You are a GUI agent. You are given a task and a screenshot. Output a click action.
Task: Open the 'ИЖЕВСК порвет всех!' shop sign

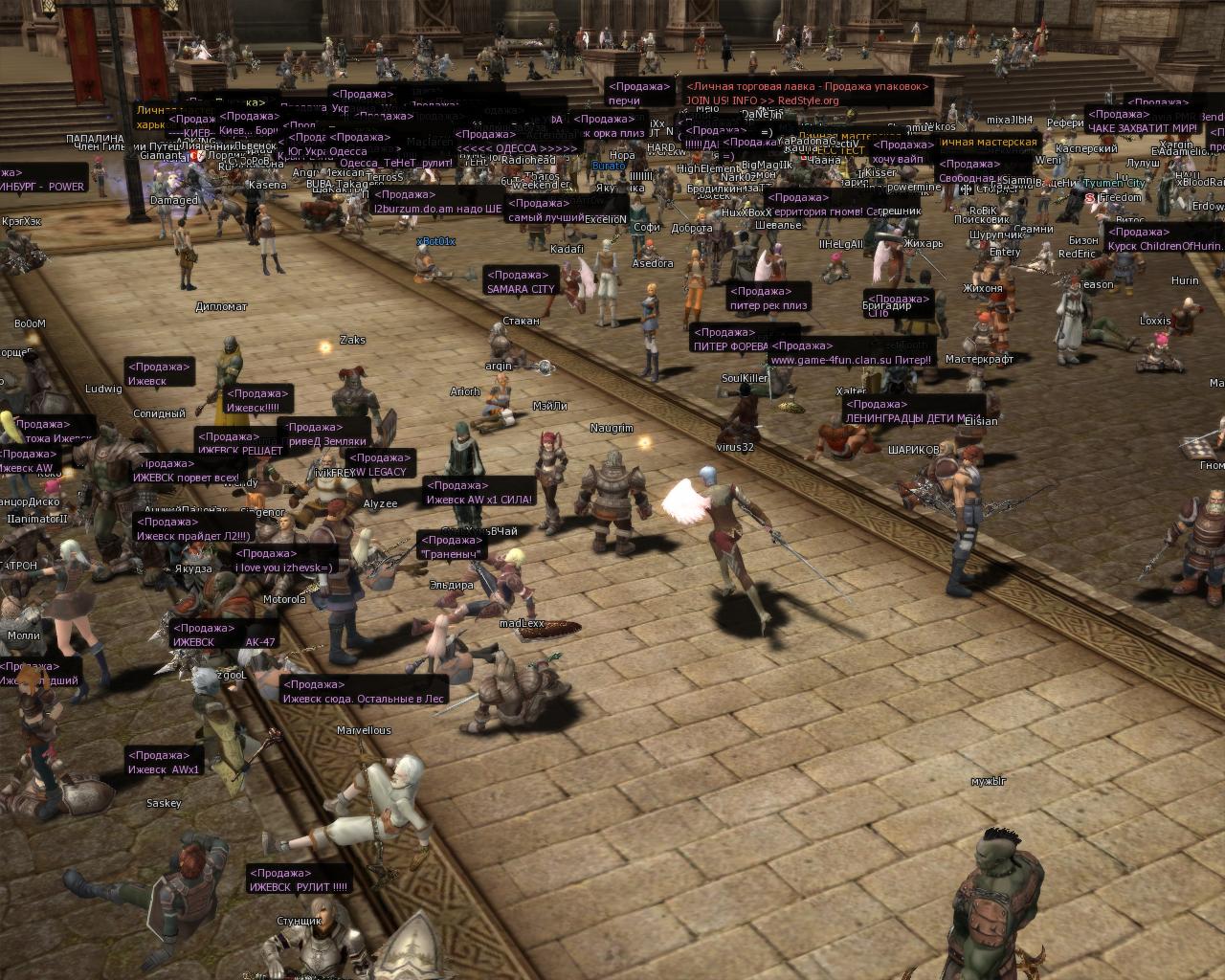coord(188,471)
